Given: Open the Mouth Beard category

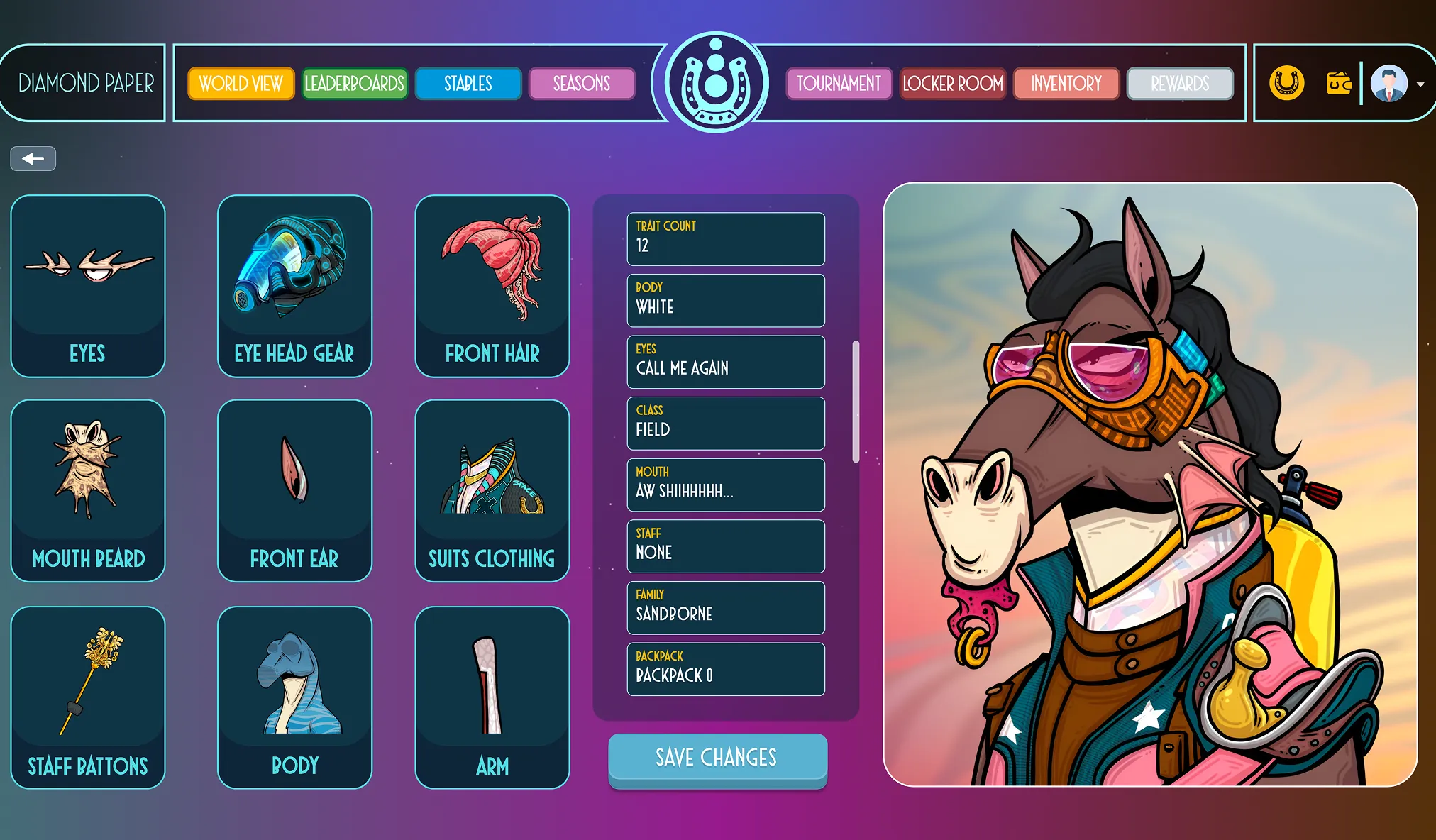Looking at the screenshot, I should coord(88,490).
